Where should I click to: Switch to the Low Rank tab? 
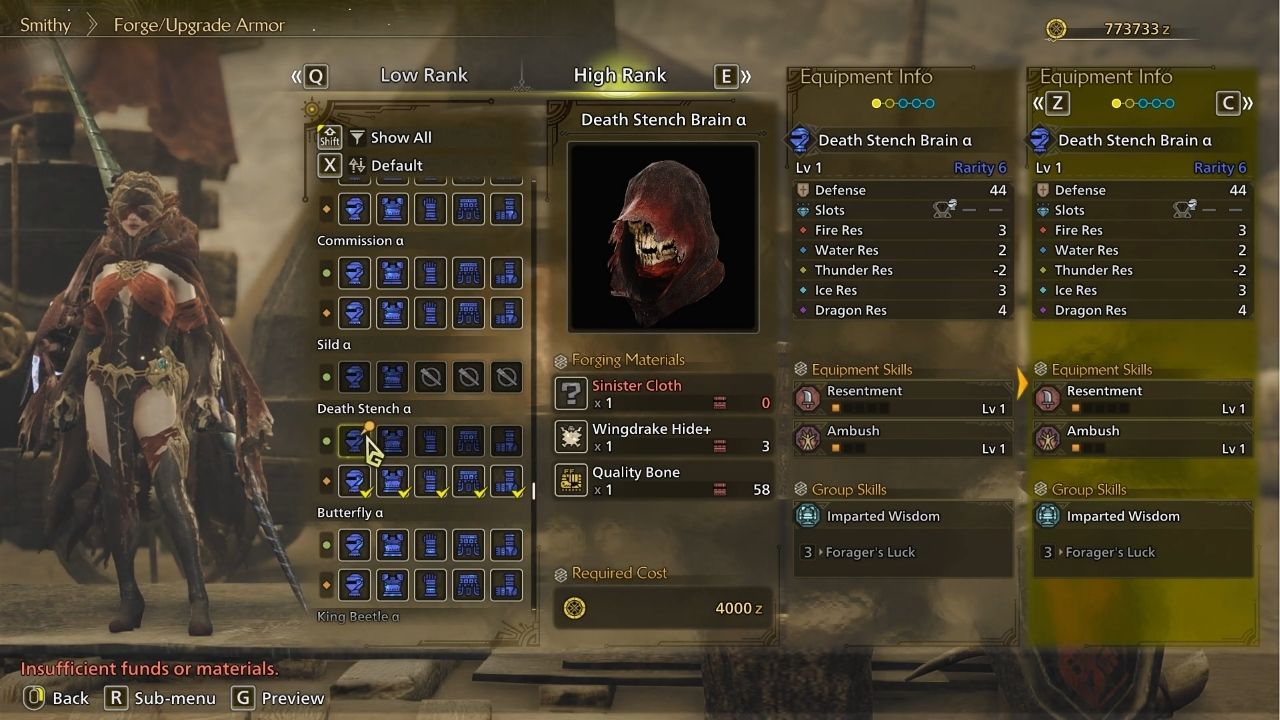pyautogui.click(x=424, y=75)
